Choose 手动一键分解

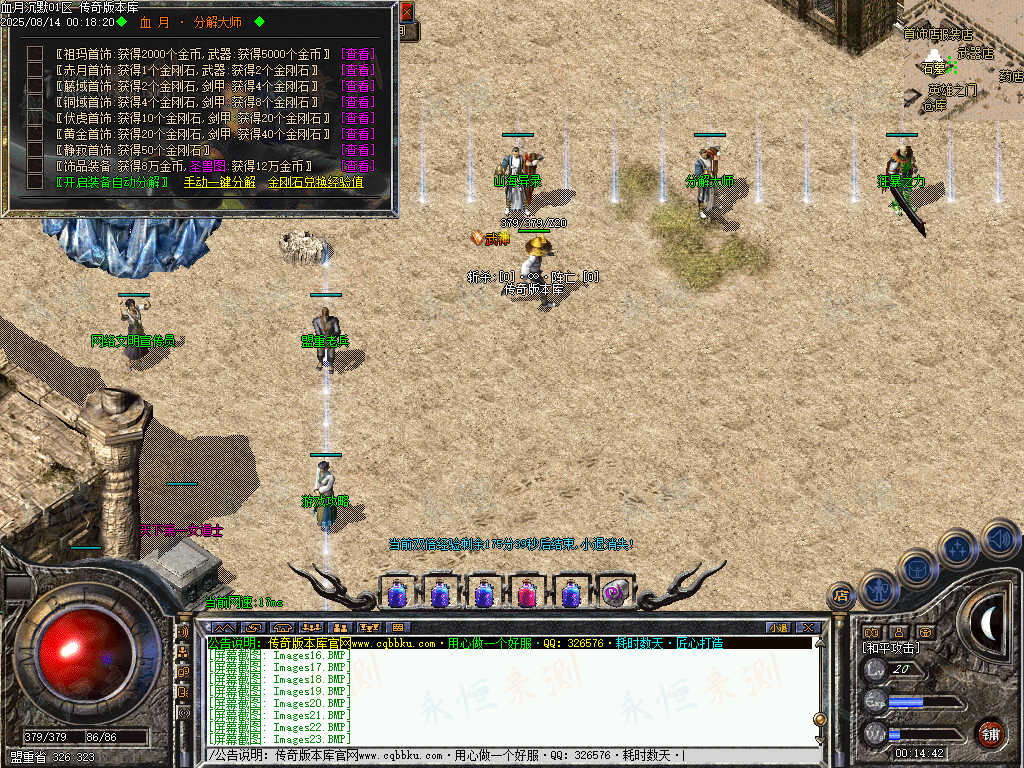pyautogui.click(x=219, y=183)
